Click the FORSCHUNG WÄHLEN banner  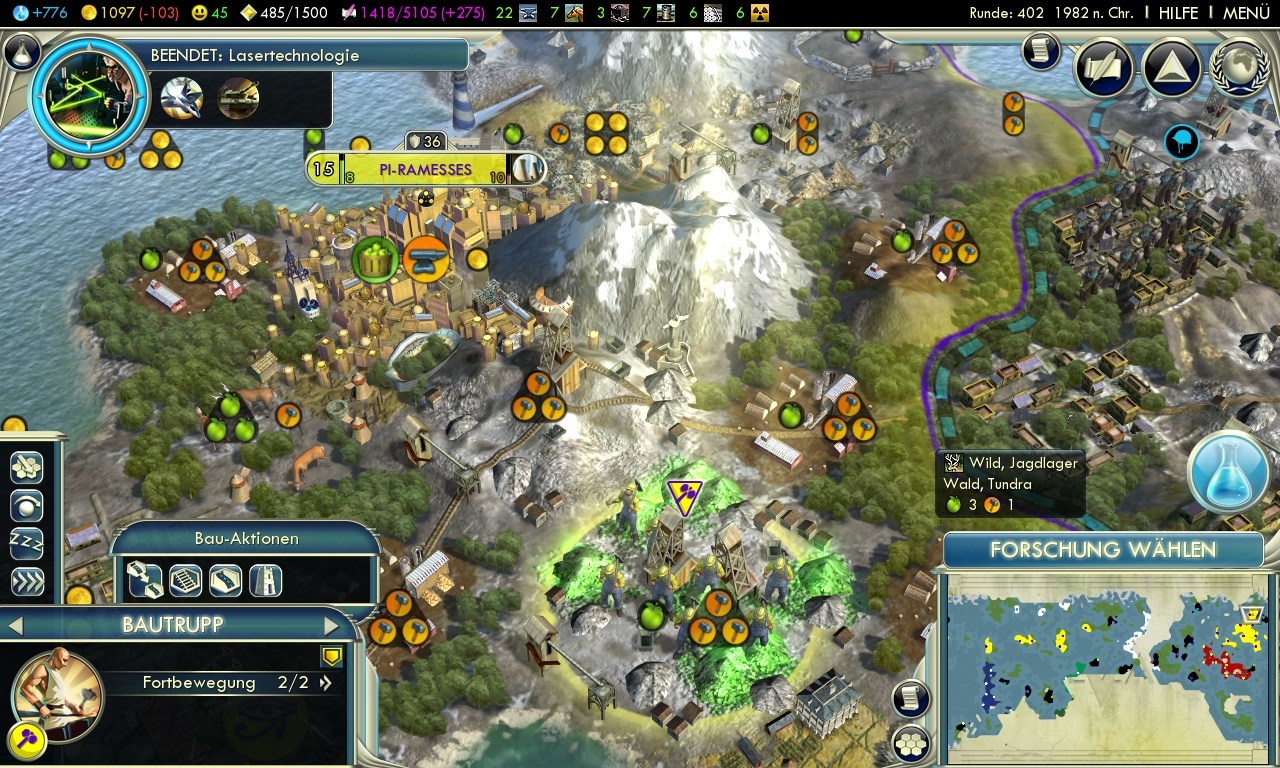click(1103, 550)
